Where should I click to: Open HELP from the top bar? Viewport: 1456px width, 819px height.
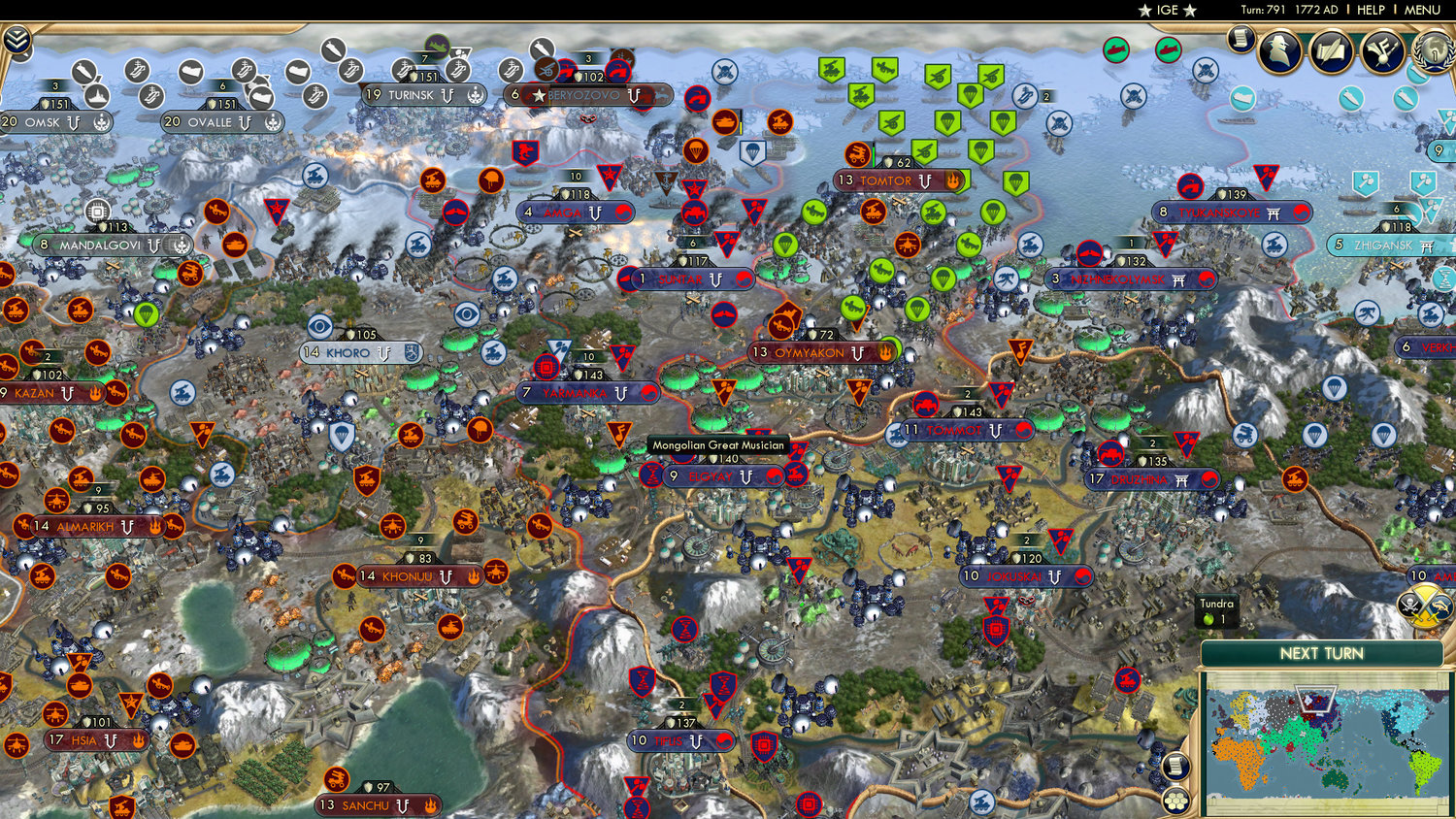[x=1373, y=10]
